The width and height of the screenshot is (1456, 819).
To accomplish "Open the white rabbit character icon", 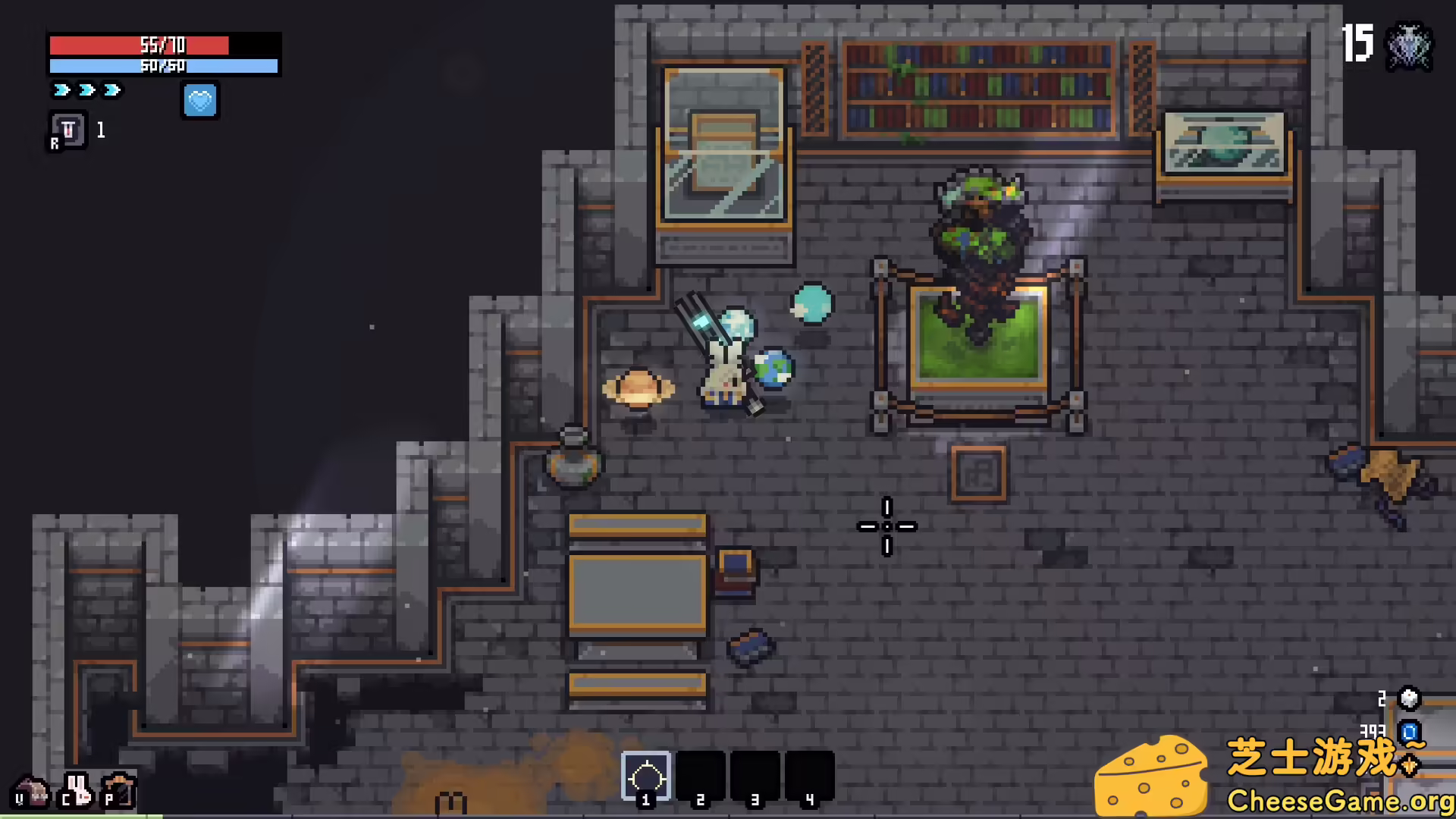I will [76, 790].
